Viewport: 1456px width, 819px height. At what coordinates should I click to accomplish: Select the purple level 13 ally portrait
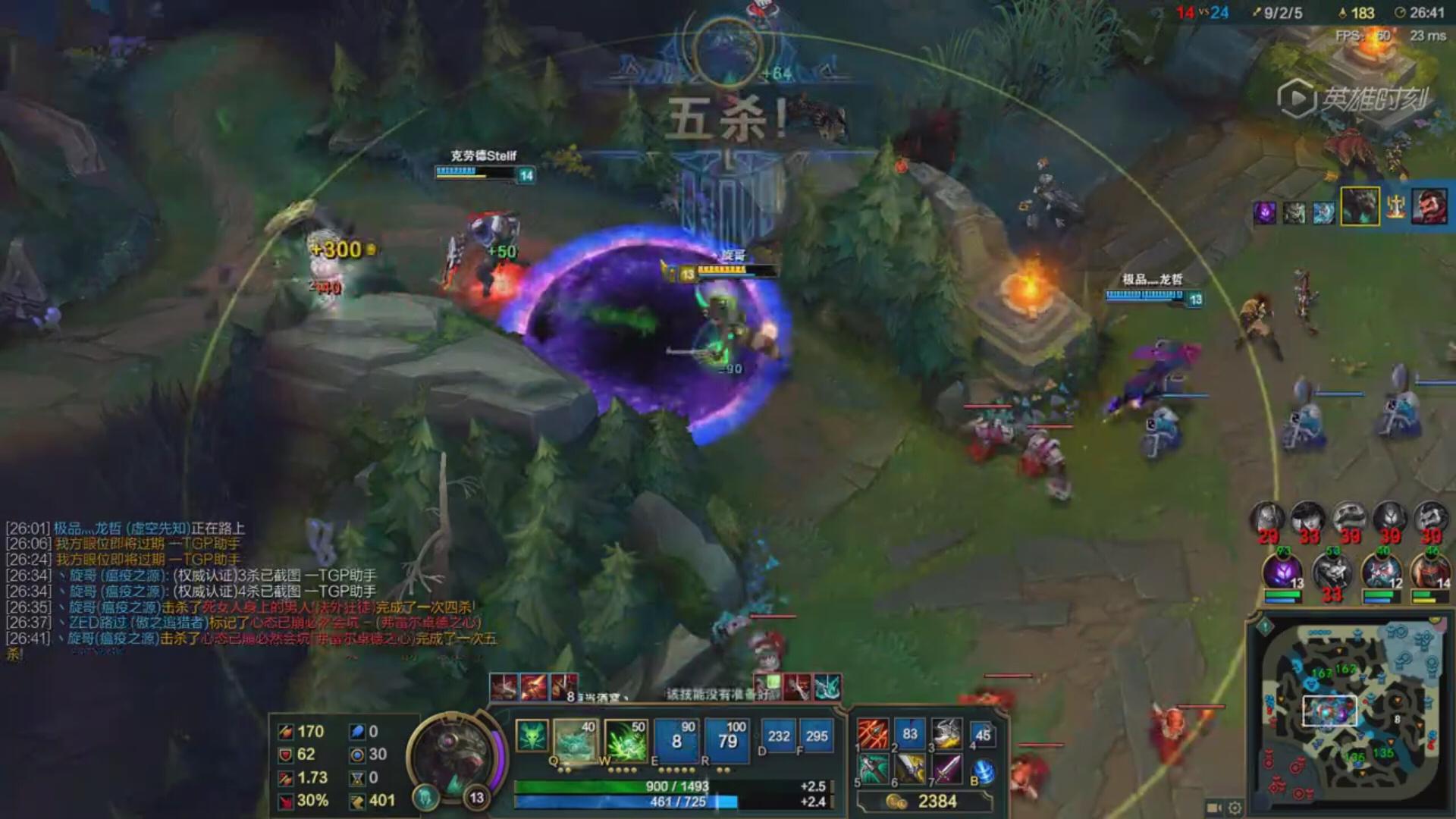click(1282, 574)
